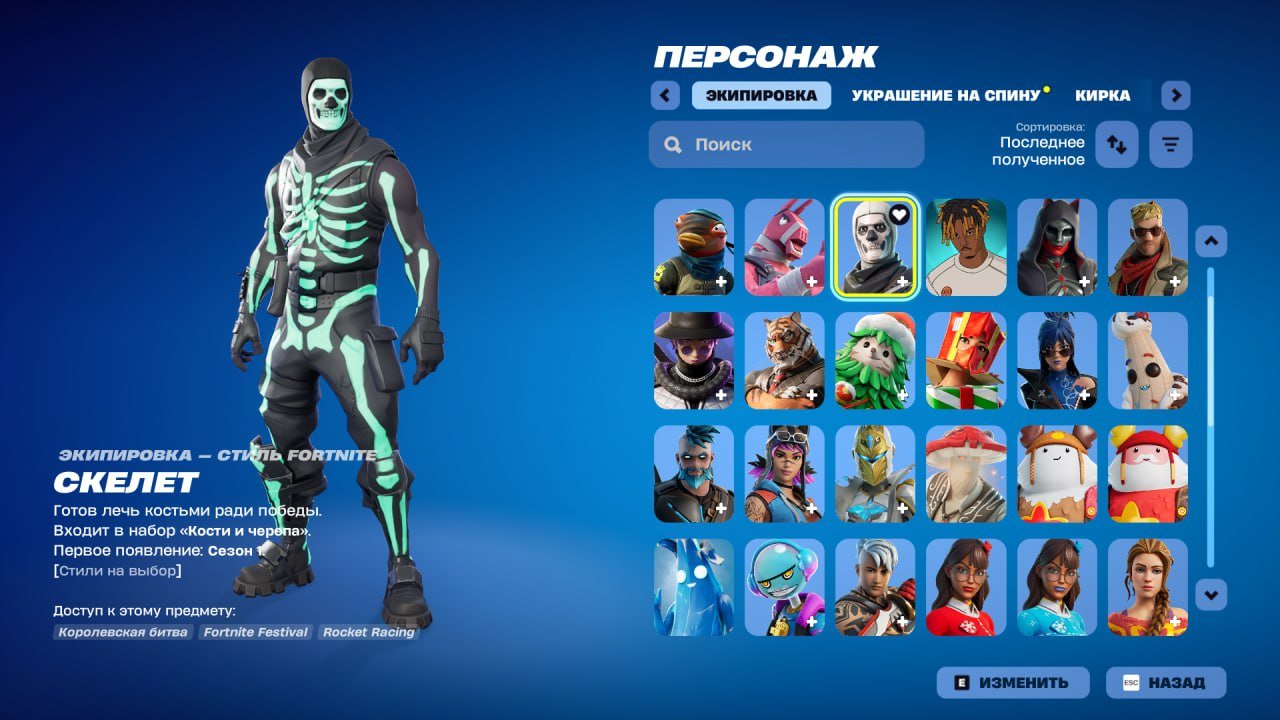Image resolution: width=1280 pixels, height=720 pixels.
Task: Click the sort direction arrows icon
Action: 1116,144
